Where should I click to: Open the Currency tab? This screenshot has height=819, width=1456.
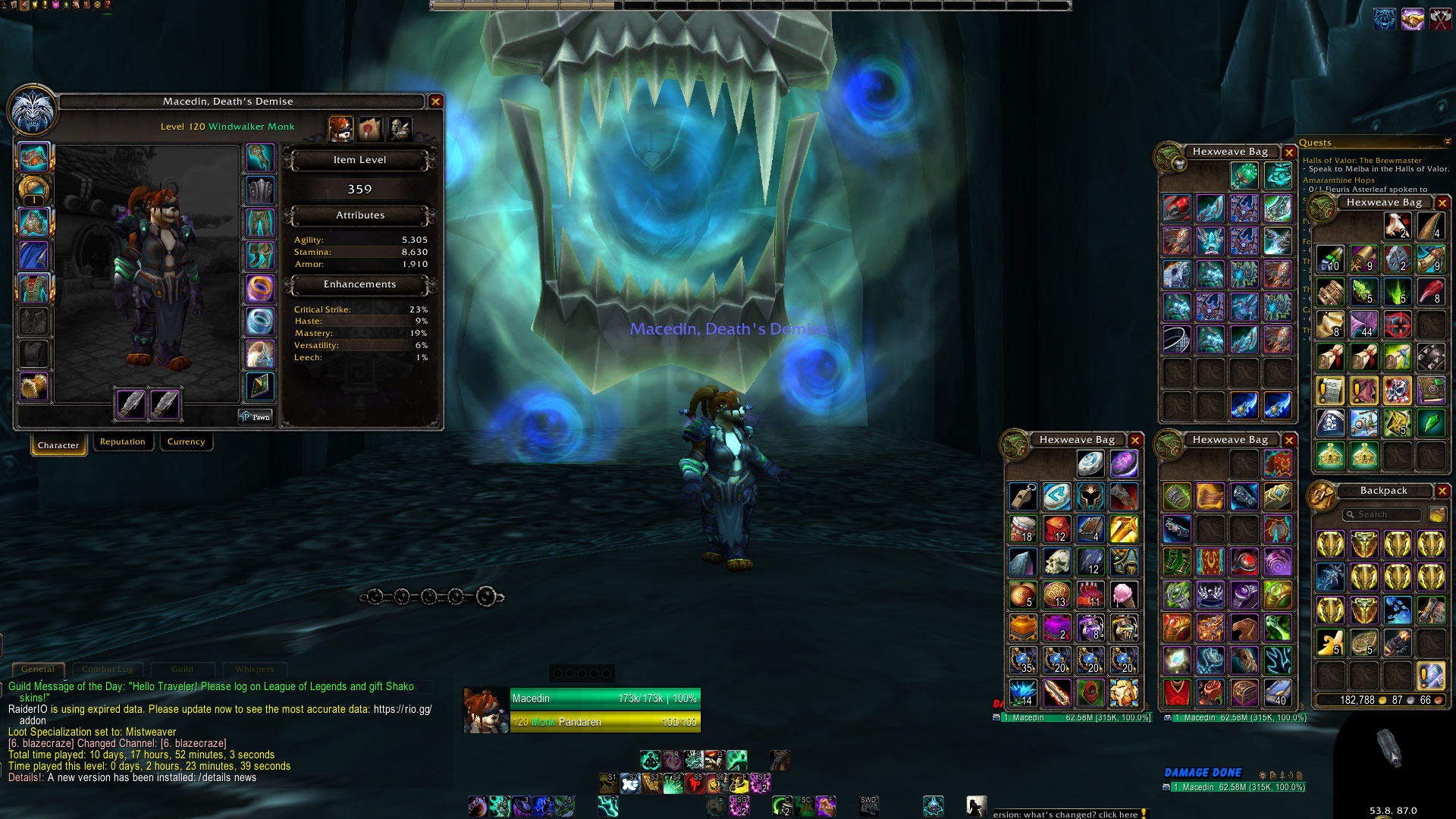click(x=186, y=442)
